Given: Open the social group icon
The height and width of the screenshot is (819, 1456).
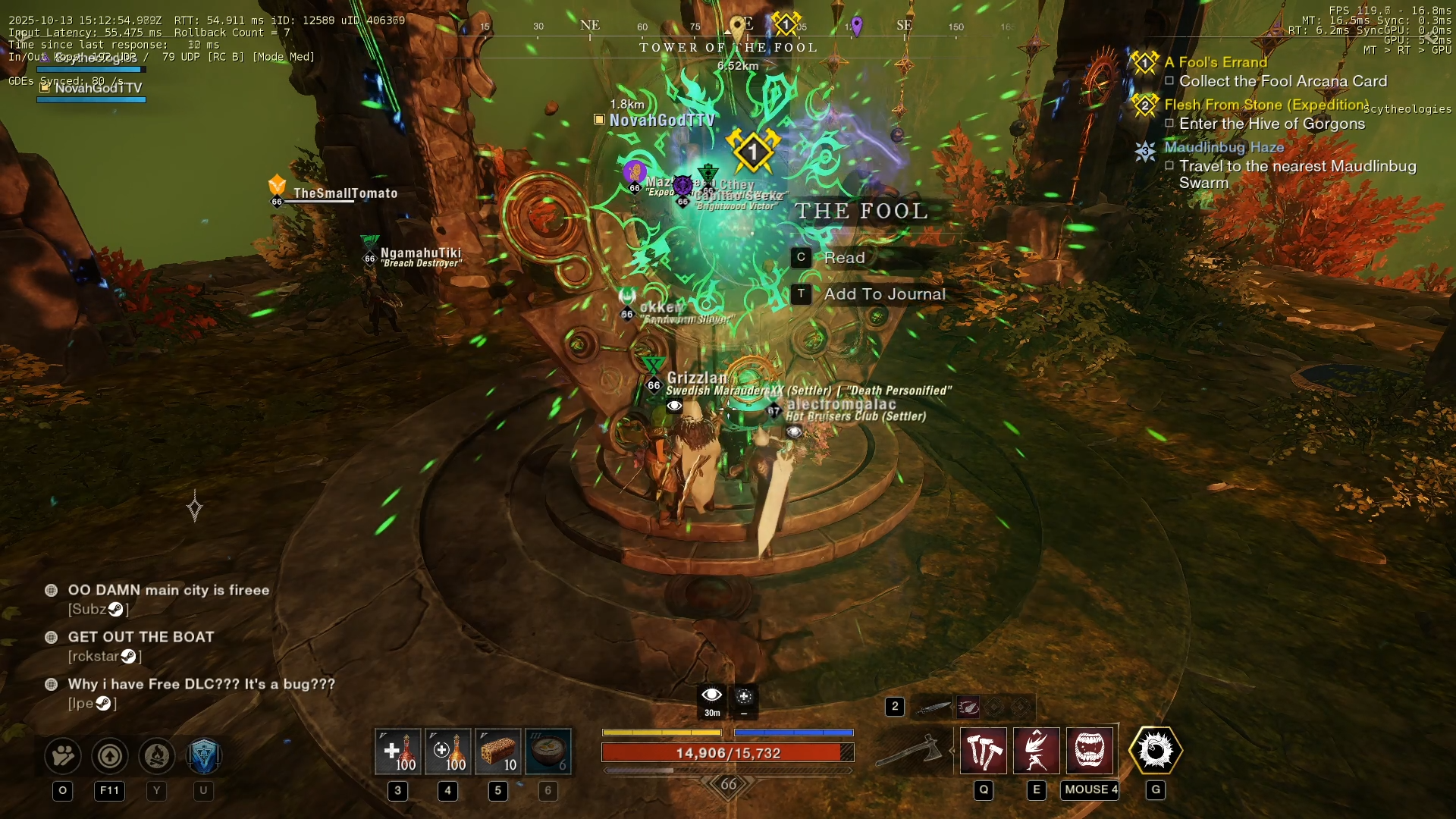Looking at the screenshot, I should tap(63, 755).
